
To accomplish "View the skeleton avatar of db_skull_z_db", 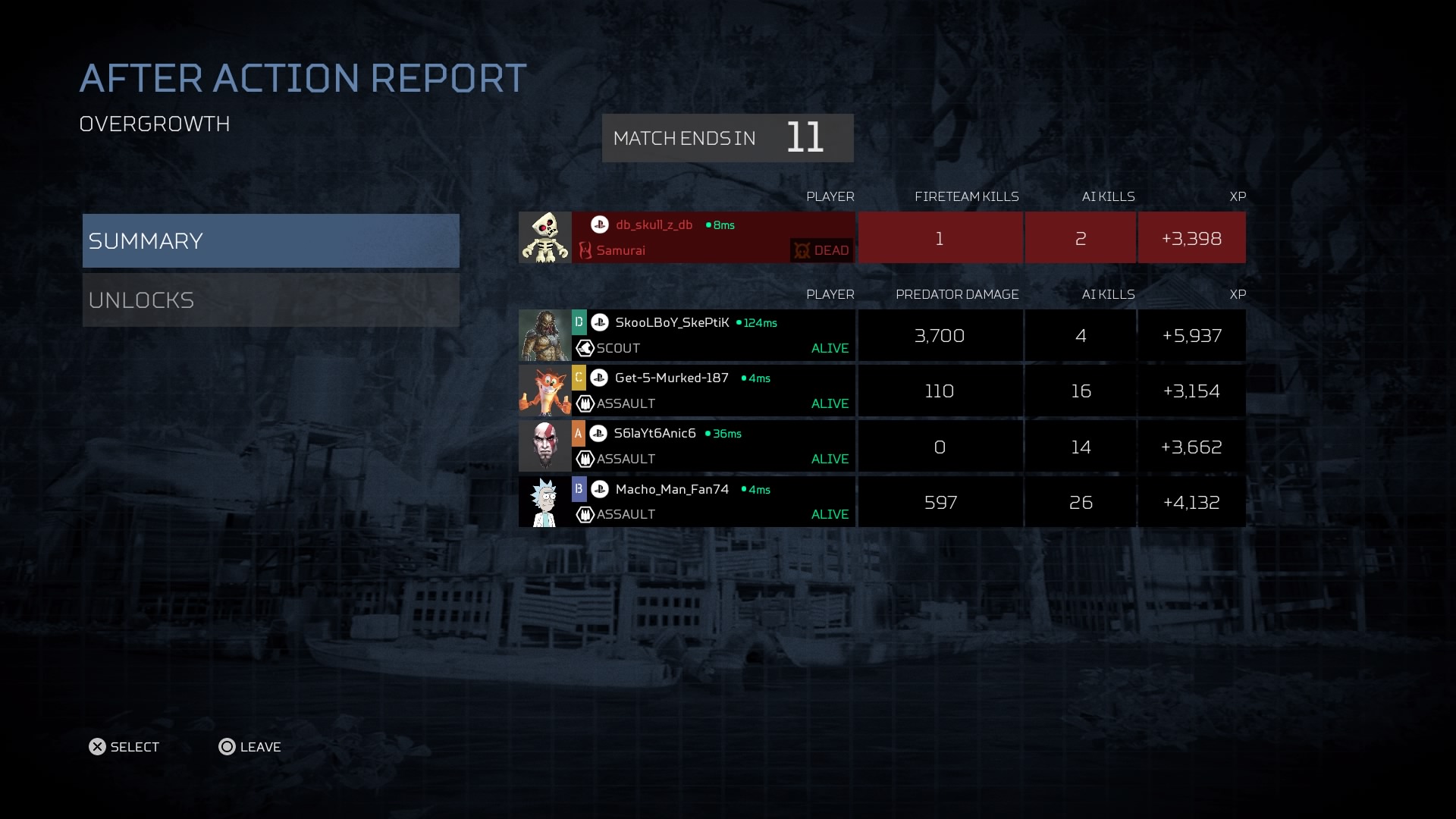I will coord(544,238).
